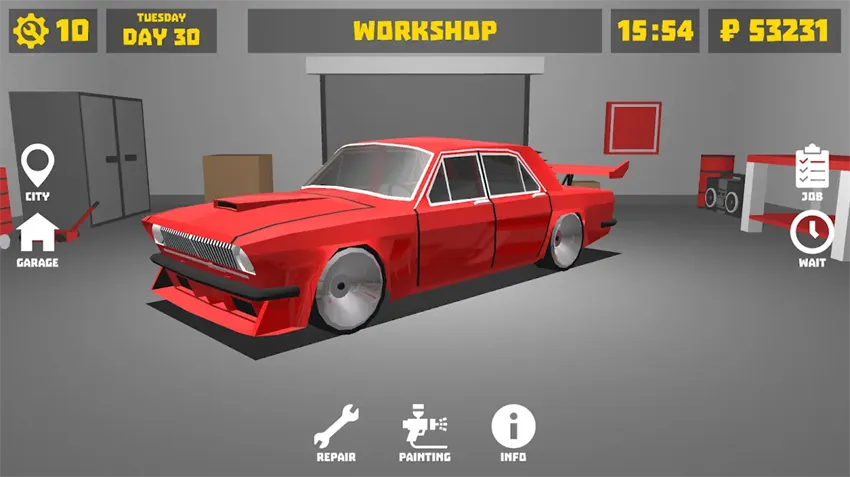
Task: Go to the Garage
Action: (37, 237)
